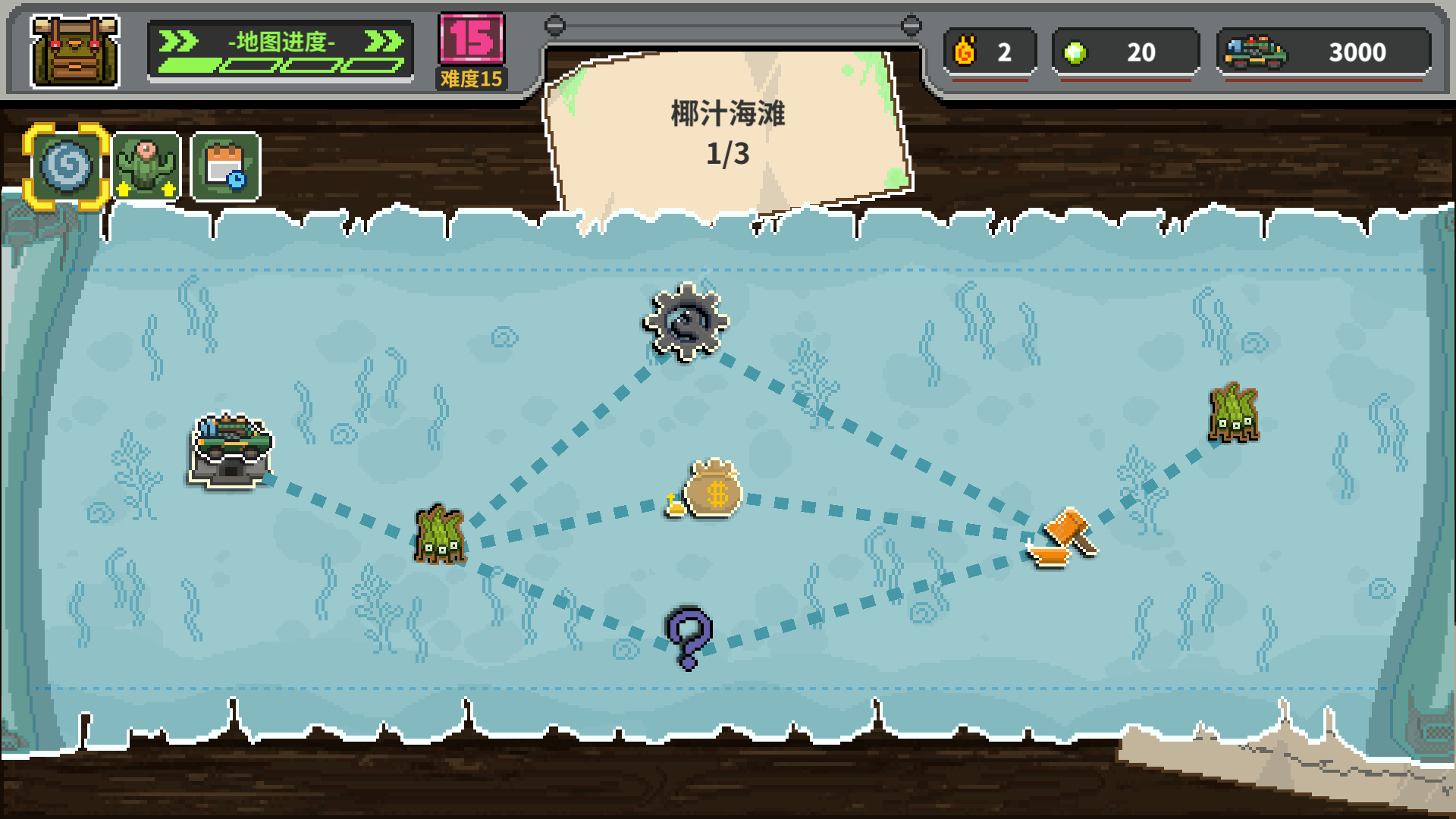Open the calendar with clock icon
Viewport: 1456px width, 819px height.
click(x=226, y=165)
